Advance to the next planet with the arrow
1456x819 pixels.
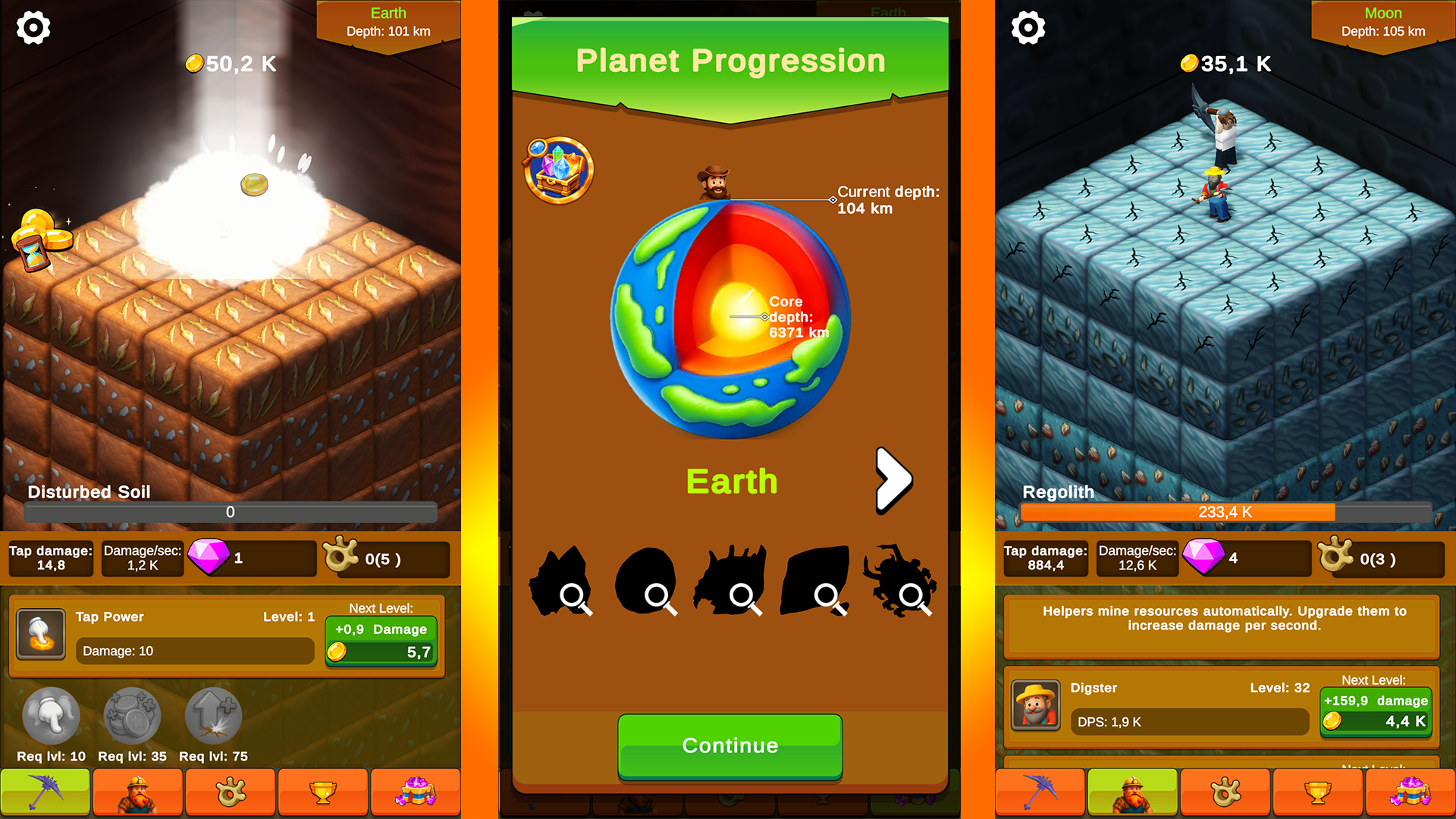pos(893,479)
